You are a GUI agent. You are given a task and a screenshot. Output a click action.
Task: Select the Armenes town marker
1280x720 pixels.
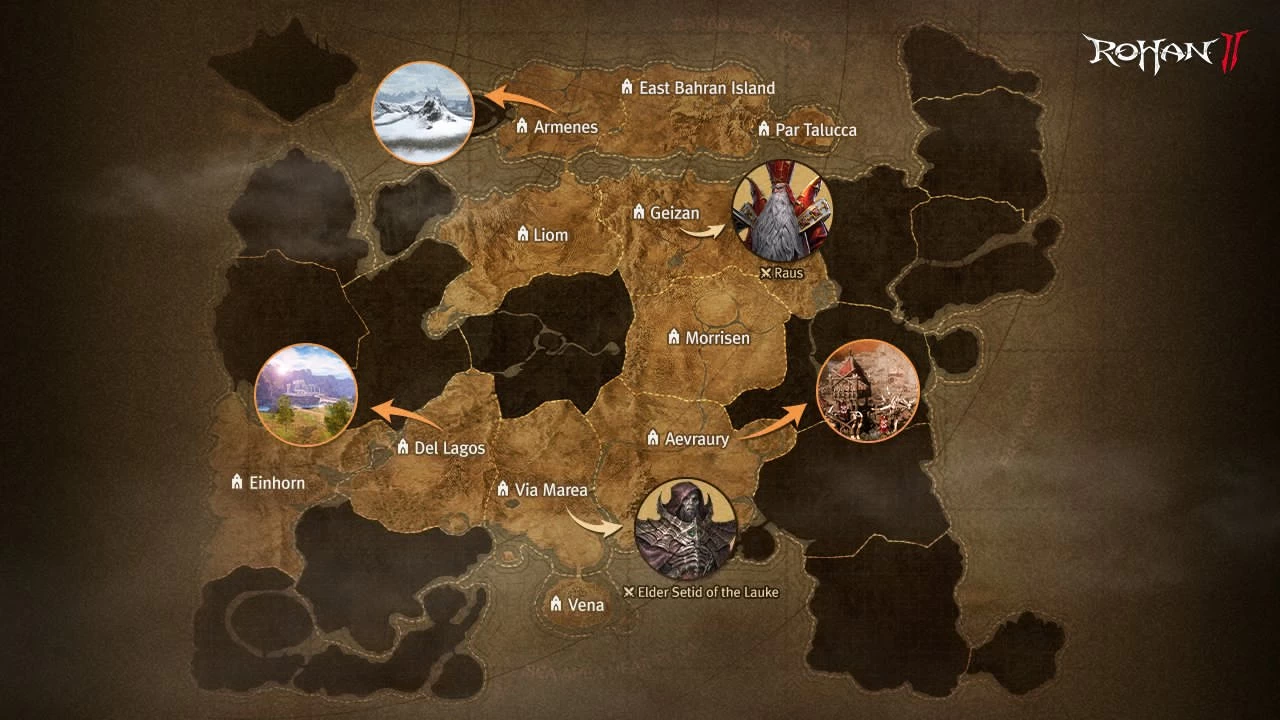click(x=521, y=127)
